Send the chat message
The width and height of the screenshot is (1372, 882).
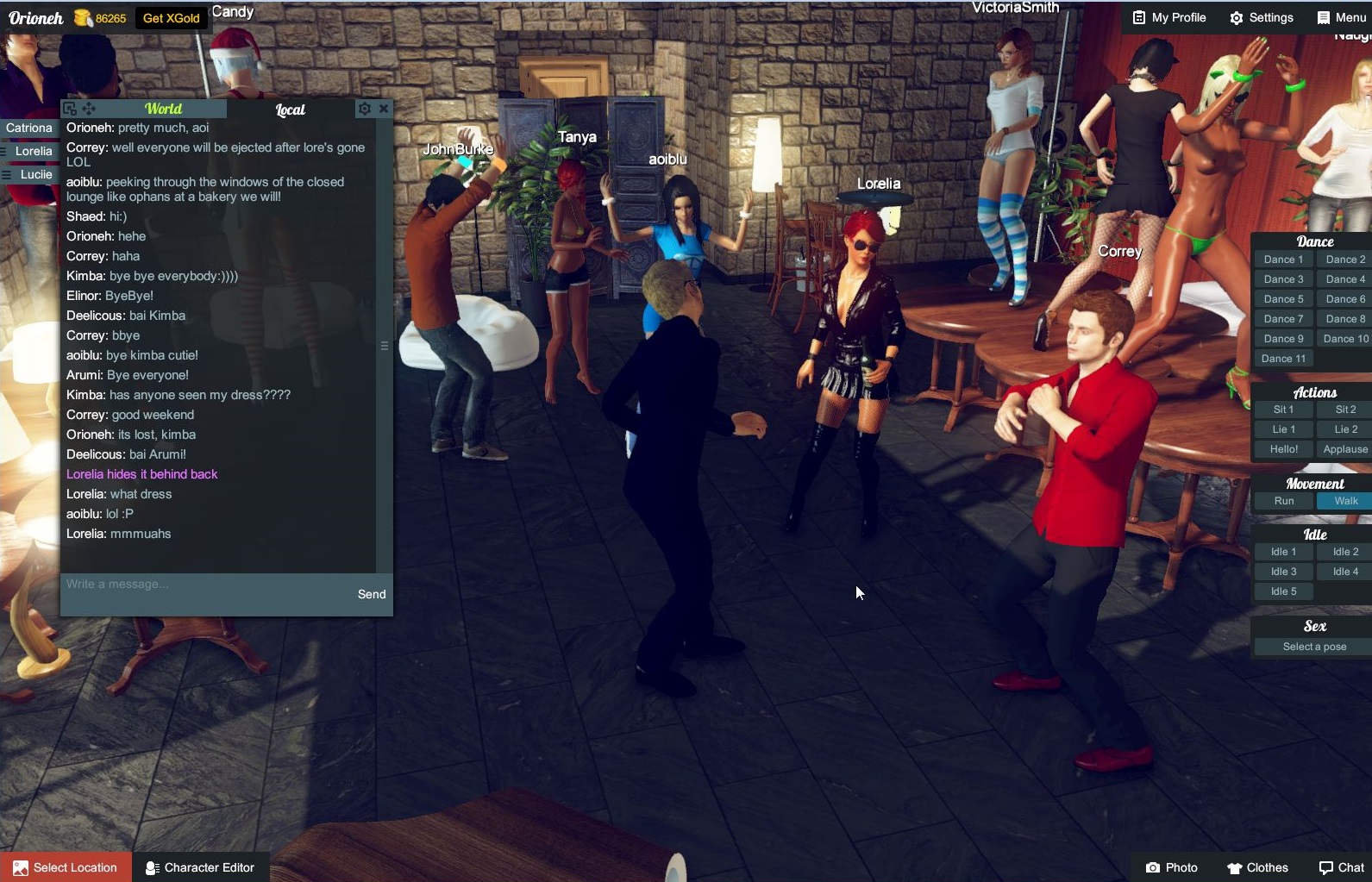(x=372, y=594)
